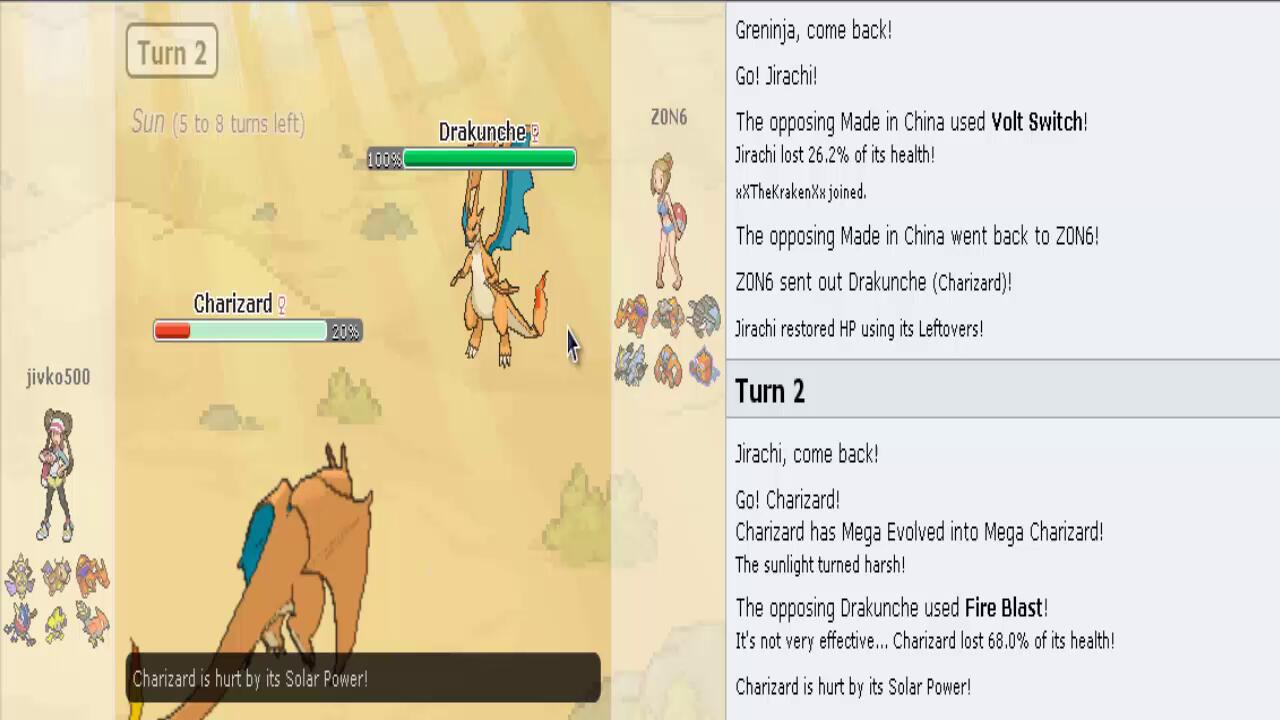
Task: Open the jivko500 username label
Action: [x=58, y=377]
